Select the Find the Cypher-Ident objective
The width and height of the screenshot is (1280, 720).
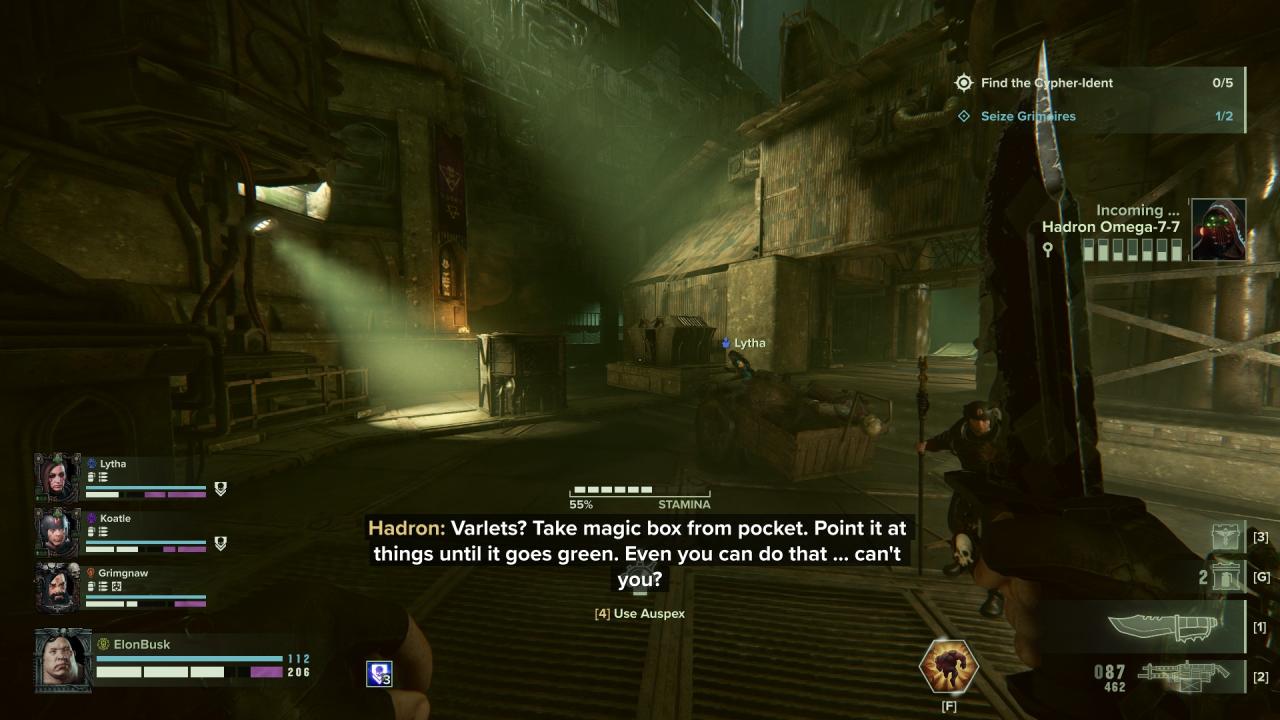point(1047,83)
